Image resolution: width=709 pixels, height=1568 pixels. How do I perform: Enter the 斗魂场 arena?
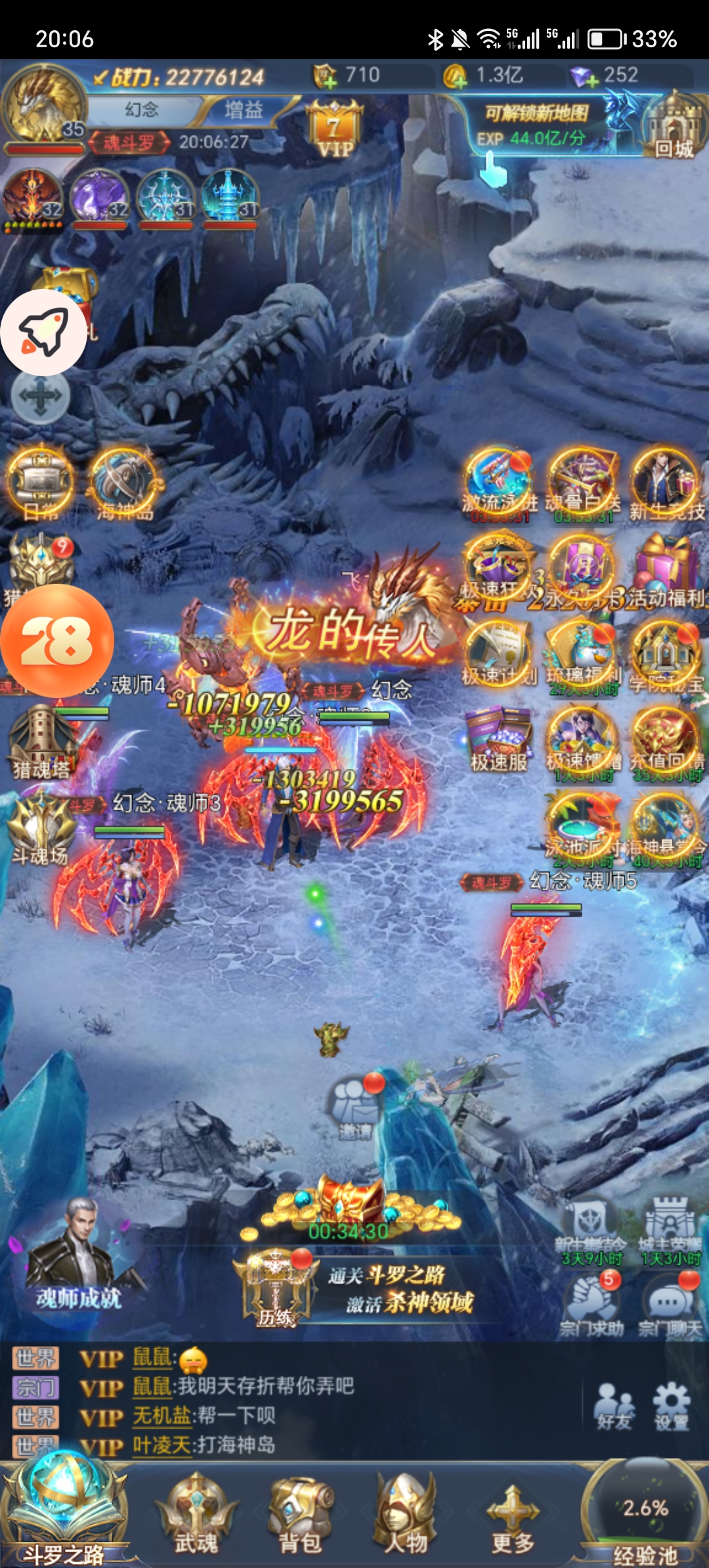[x=41, y=827]
